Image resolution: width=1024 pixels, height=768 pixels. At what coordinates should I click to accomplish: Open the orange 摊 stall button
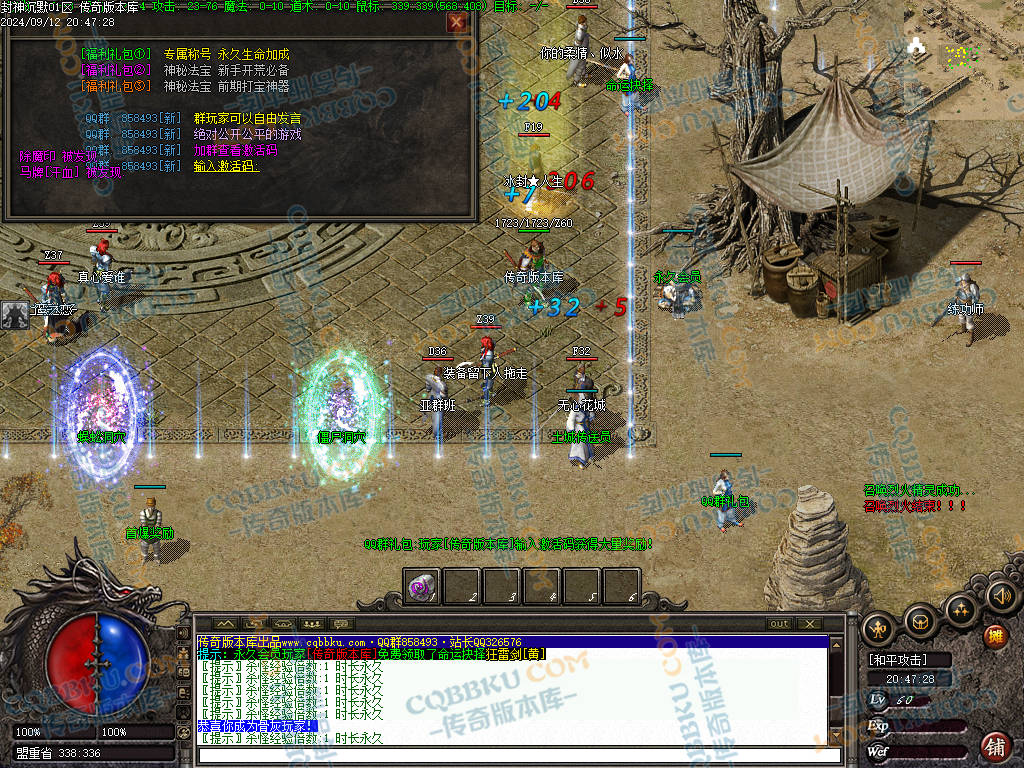click(995, 636)
